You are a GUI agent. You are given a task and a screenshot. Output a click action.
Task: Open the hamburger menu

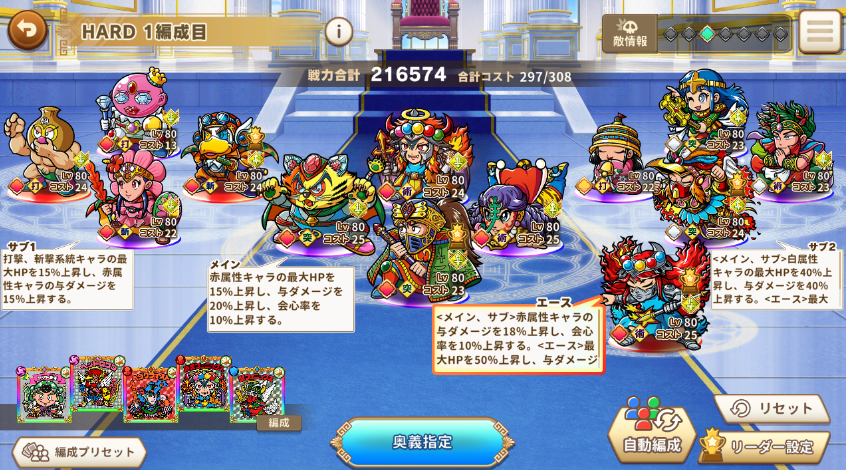(820, 31)
